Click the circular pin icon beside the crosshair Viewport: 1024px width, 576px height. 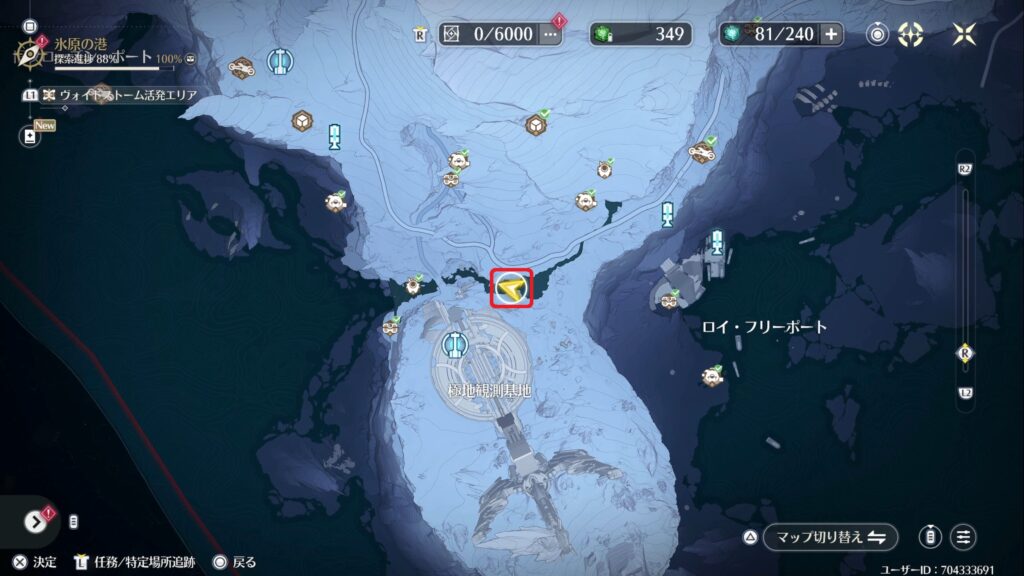(877, 34)
